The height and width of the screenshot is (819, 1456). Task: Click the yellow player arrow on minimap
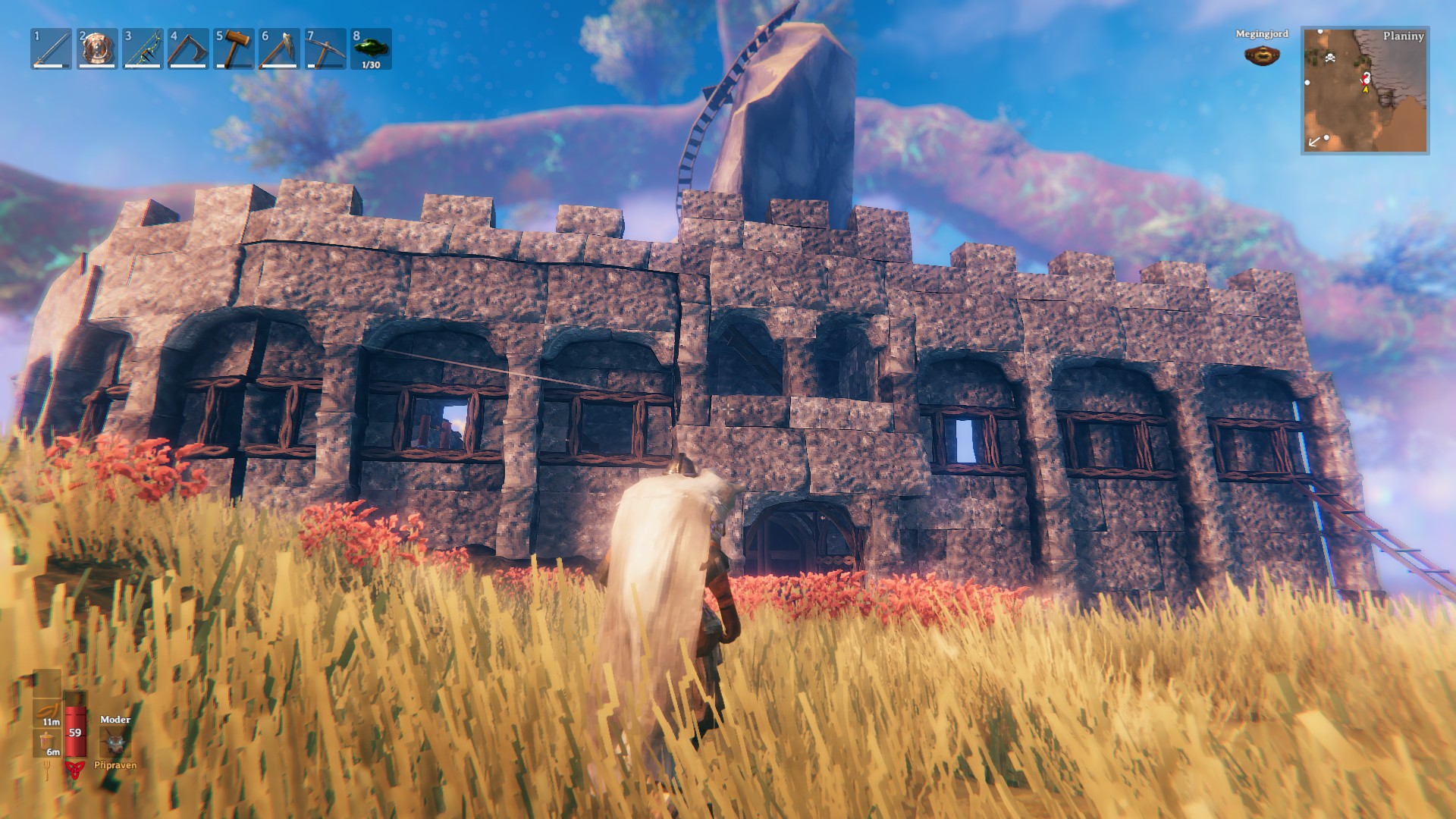(x=1365, y=91)
